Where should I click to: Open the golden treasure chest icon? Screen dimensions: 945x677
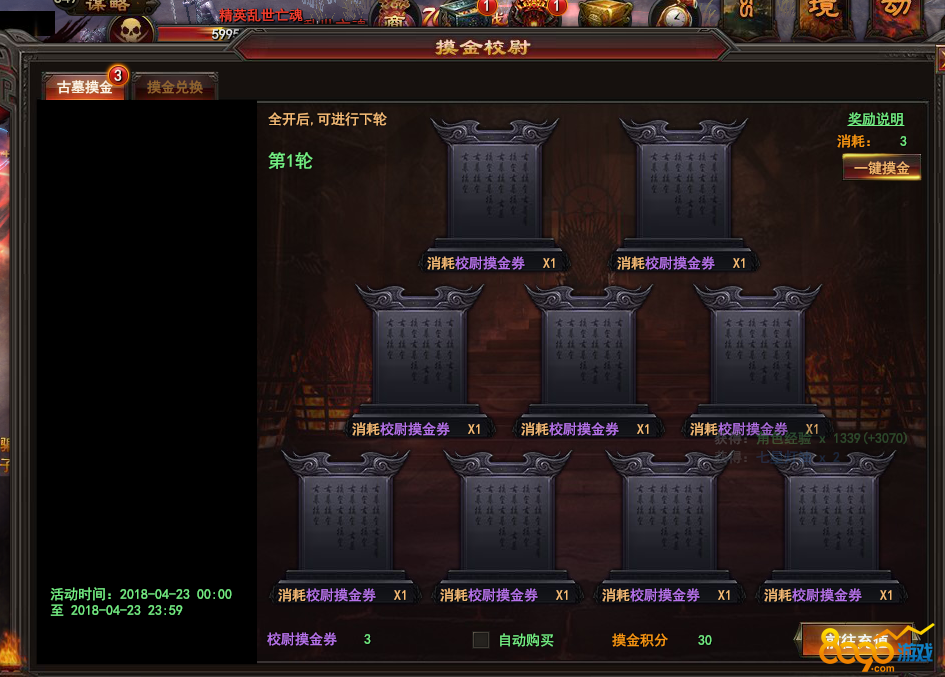click(604, 13)
